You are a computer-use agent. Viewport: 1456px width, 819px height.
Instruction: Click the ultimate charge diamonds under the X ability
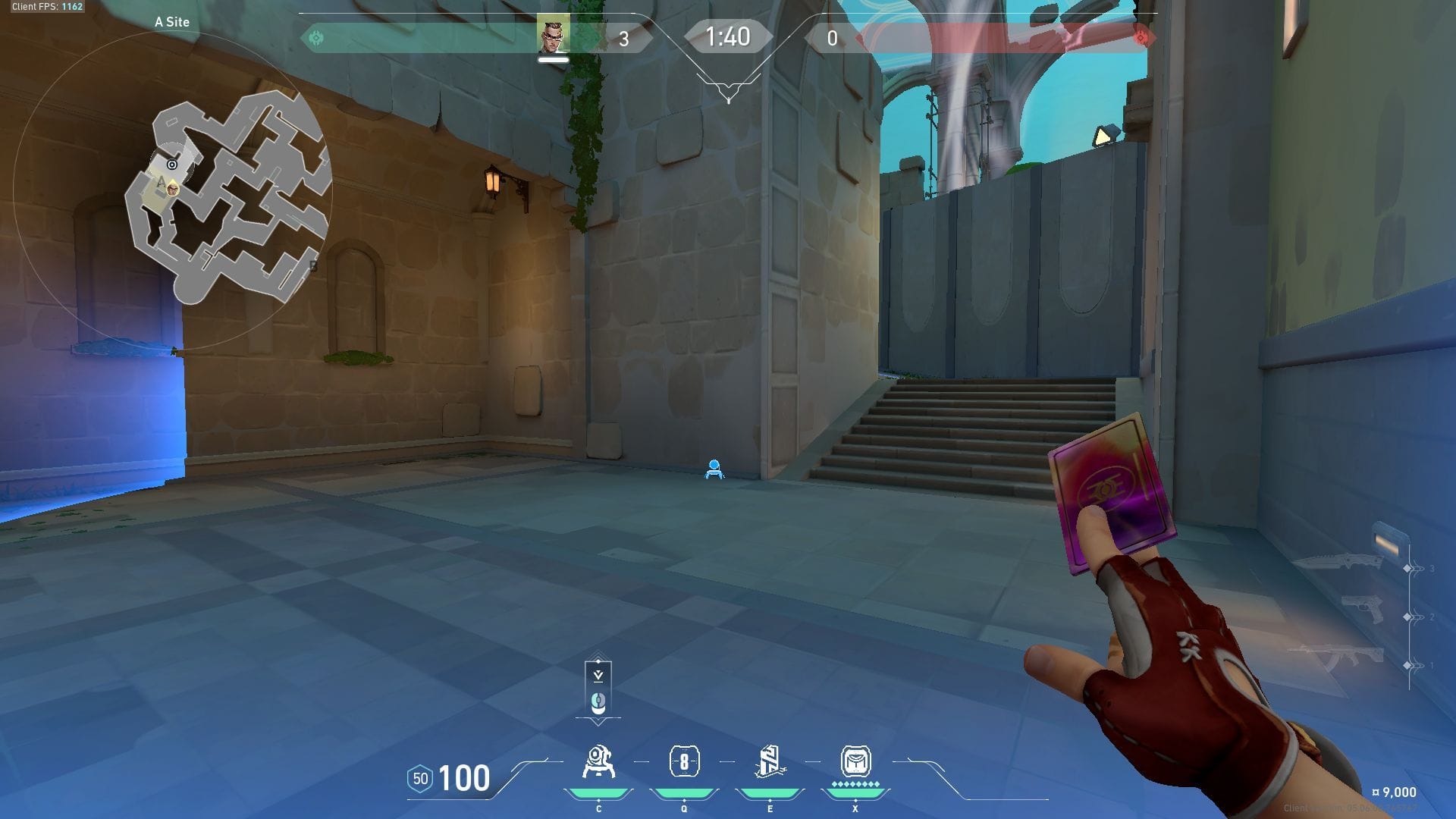click(855, 786)
